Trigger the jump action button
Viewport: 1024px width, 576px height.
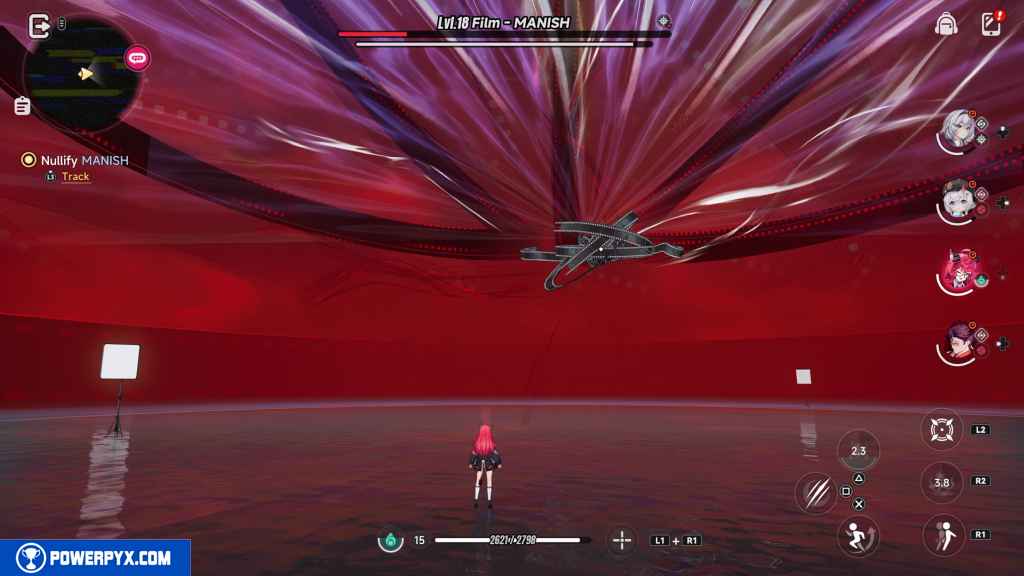(941, 534)
